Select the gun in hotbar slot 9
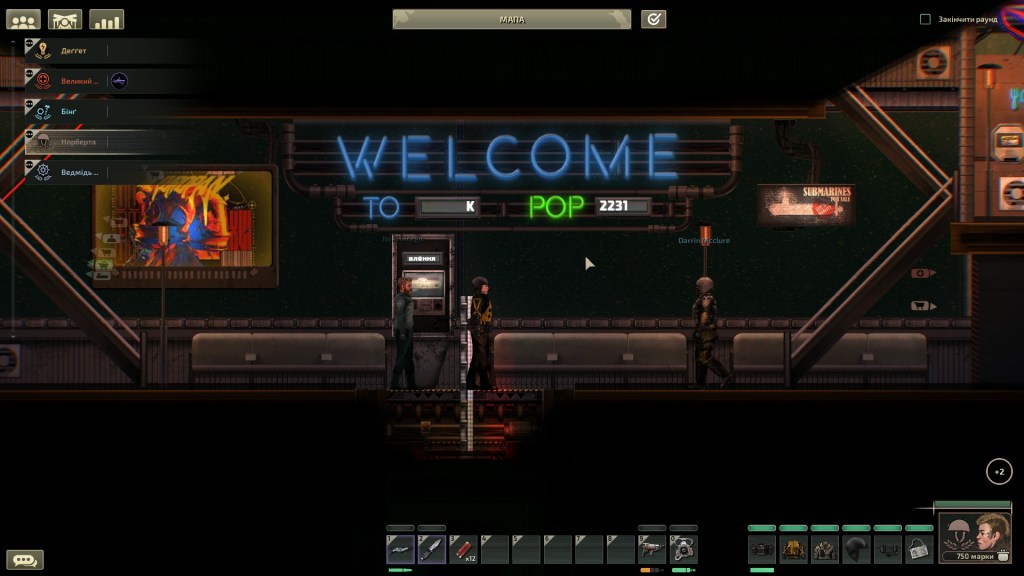 [652, 548]
